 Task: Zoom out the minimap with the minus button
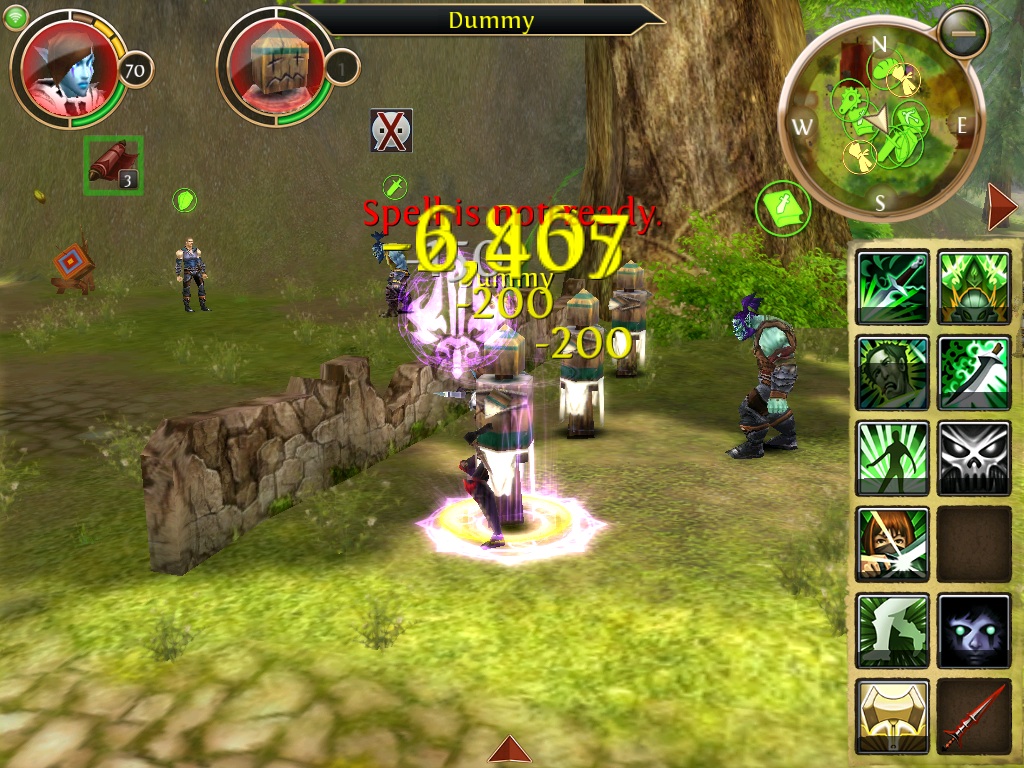coord(964,33)
